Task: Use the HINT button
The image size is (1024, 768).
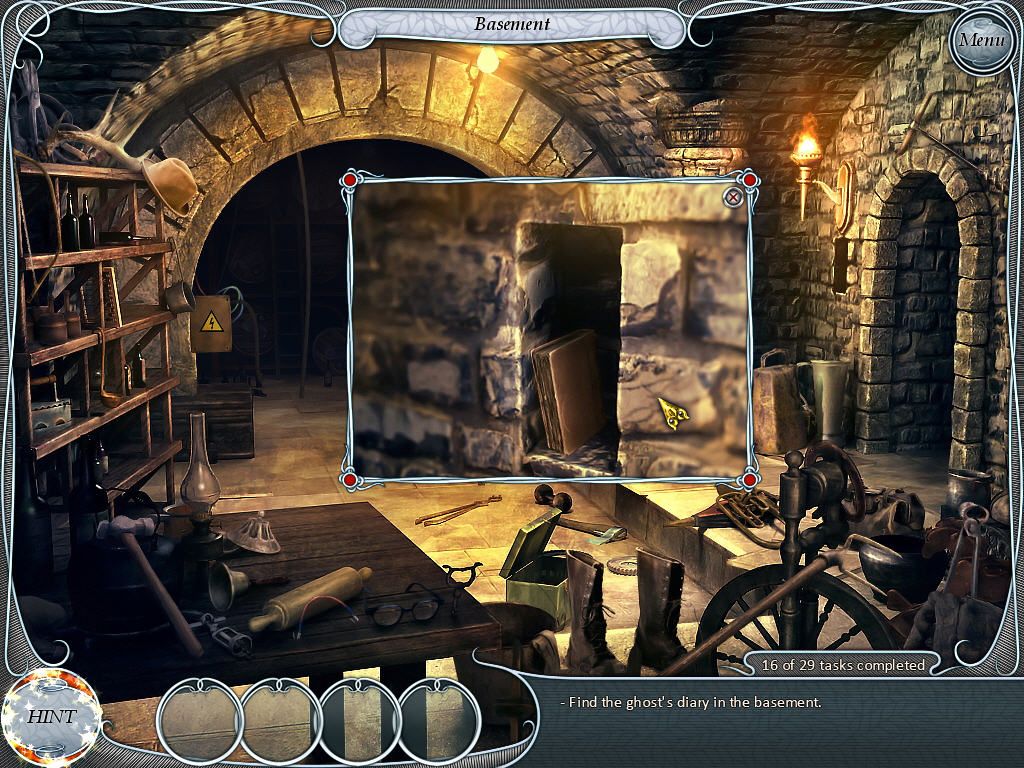Action: pos(50,716)
